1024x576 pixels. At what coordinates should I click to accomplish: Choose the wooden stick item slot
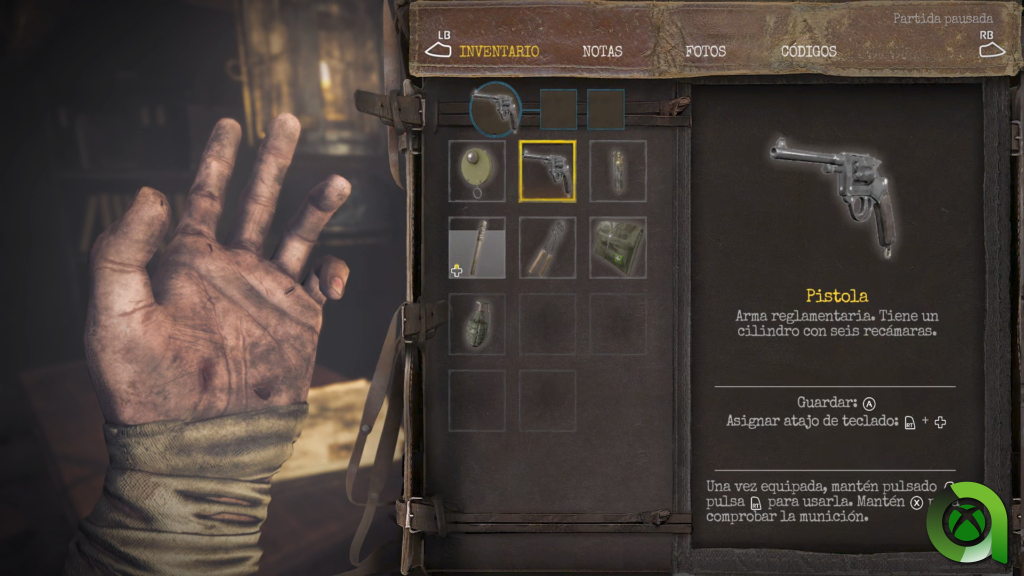click(x=477, y=247)
